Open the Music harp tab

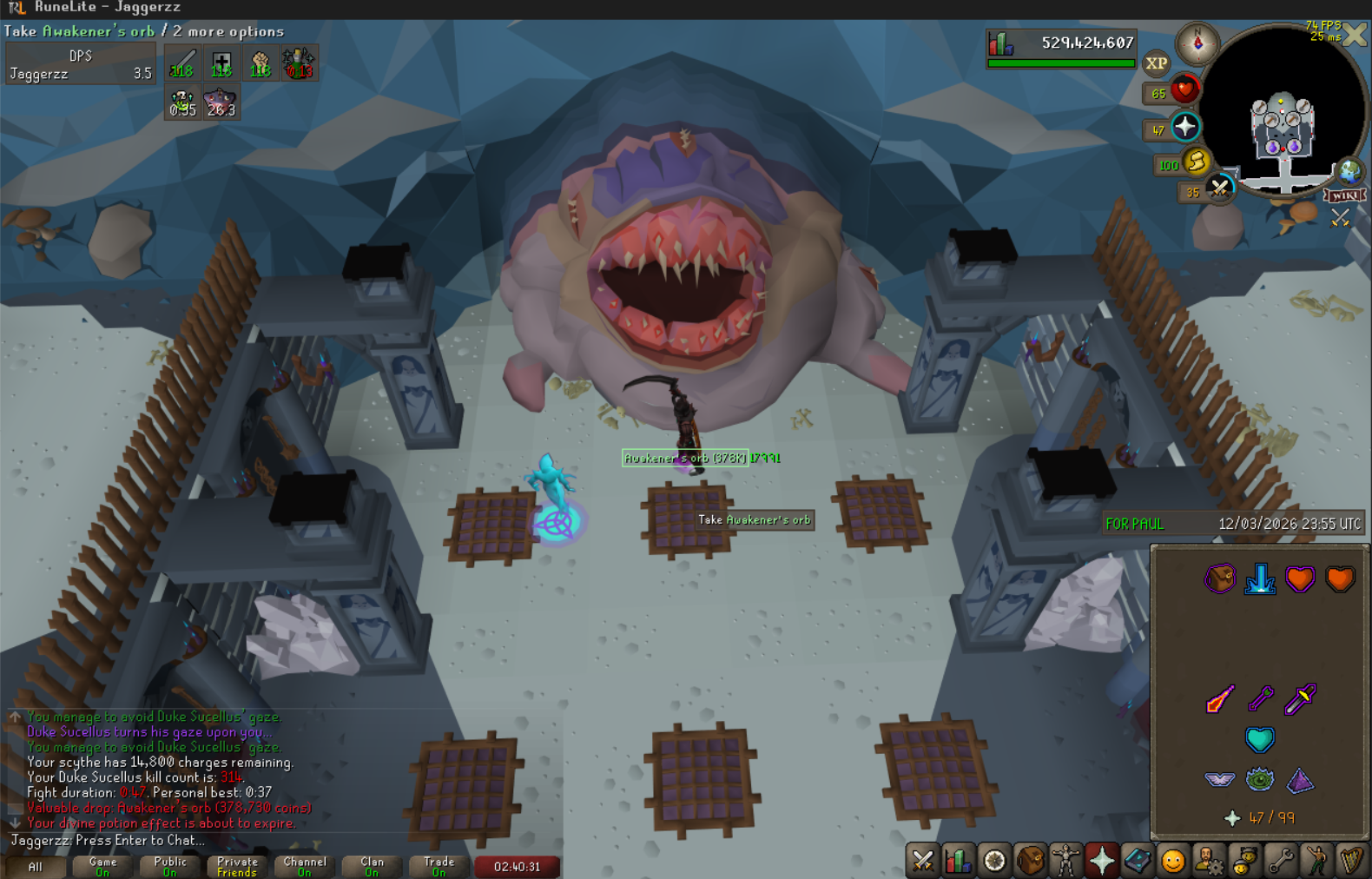click(1351, 861)
